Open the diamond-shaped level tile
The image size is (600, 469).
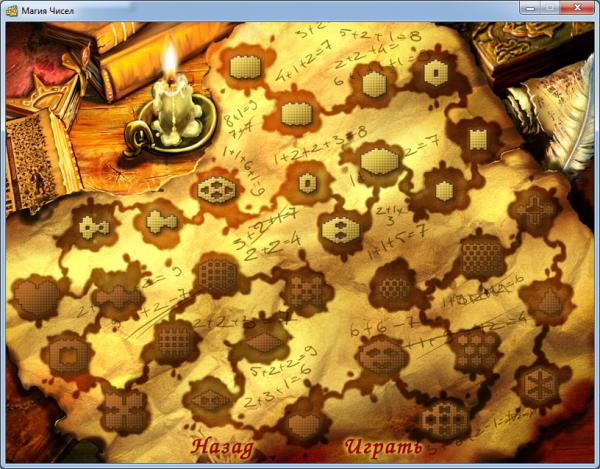(263, 341)
